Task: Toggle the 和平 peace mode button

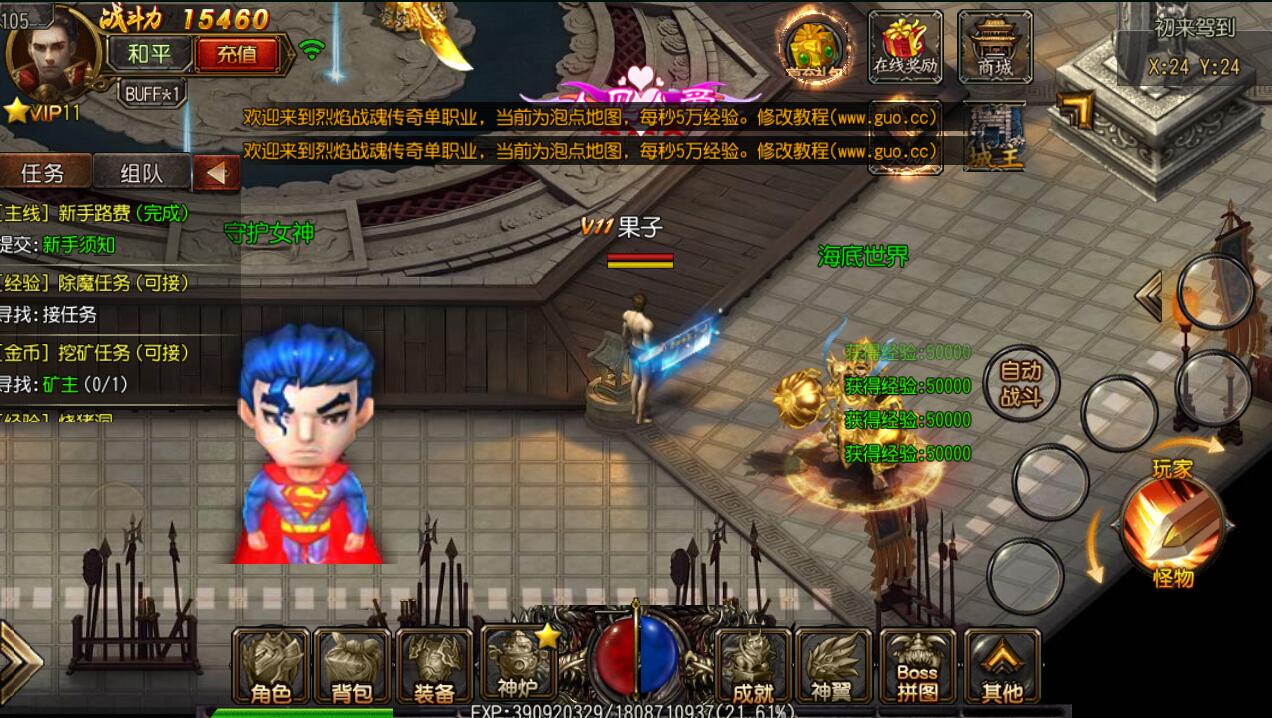Action: 150,54
